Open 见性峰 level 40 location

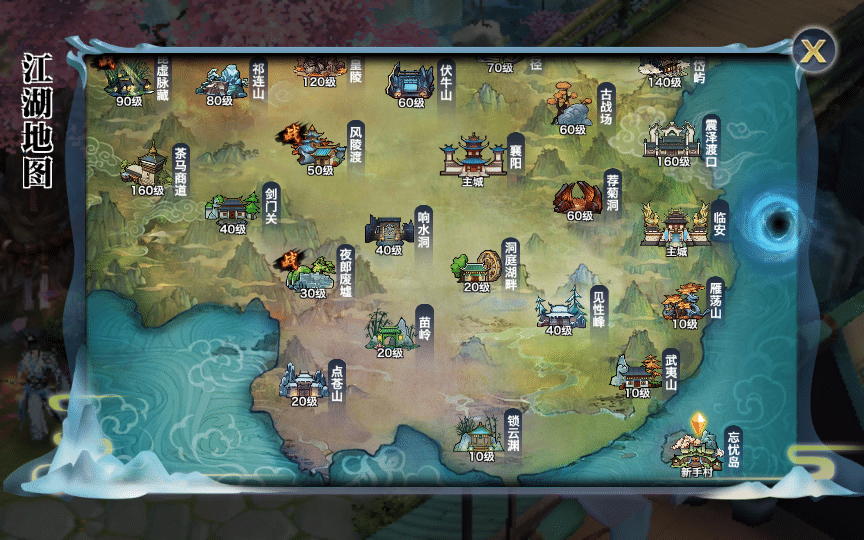pyautogui.click(x=559, y=311)
